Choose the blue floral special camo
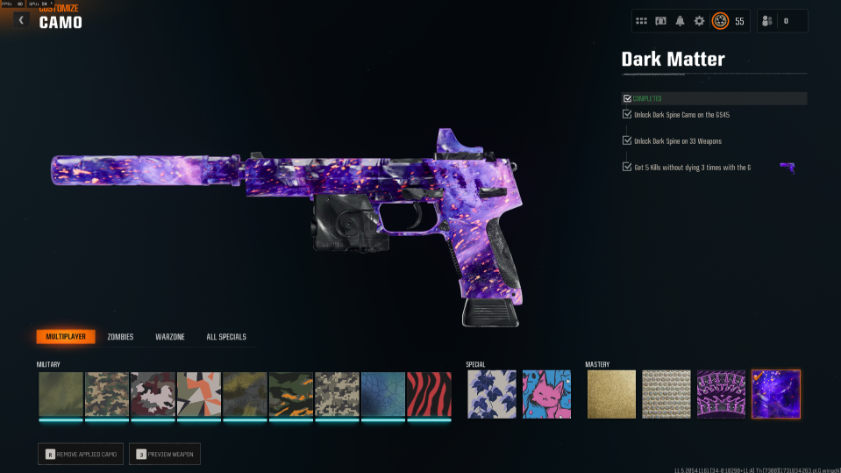Image resolution: width=841 pixels, height=473 pixels. tap(492, 394)
